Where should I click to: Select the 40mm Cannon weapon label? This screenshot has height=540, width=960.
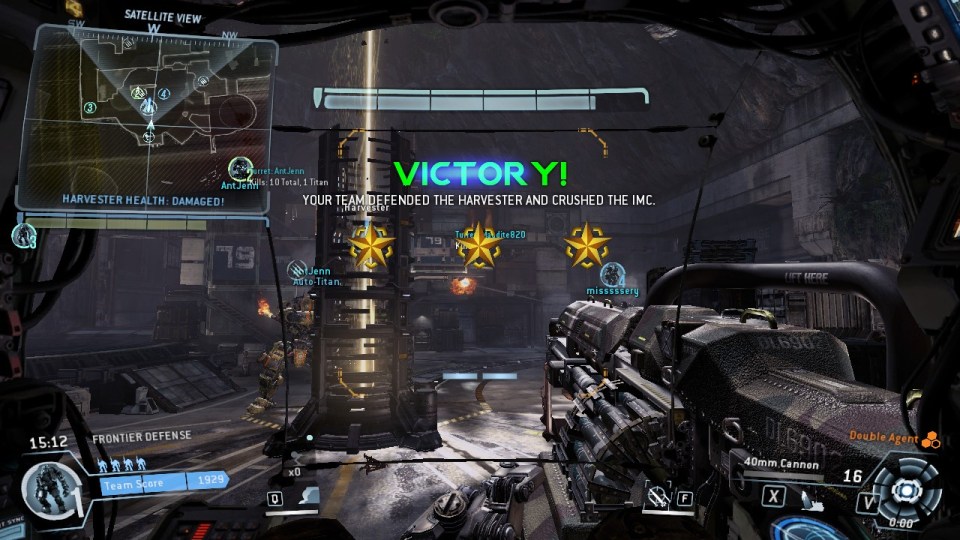click(782, 463)
